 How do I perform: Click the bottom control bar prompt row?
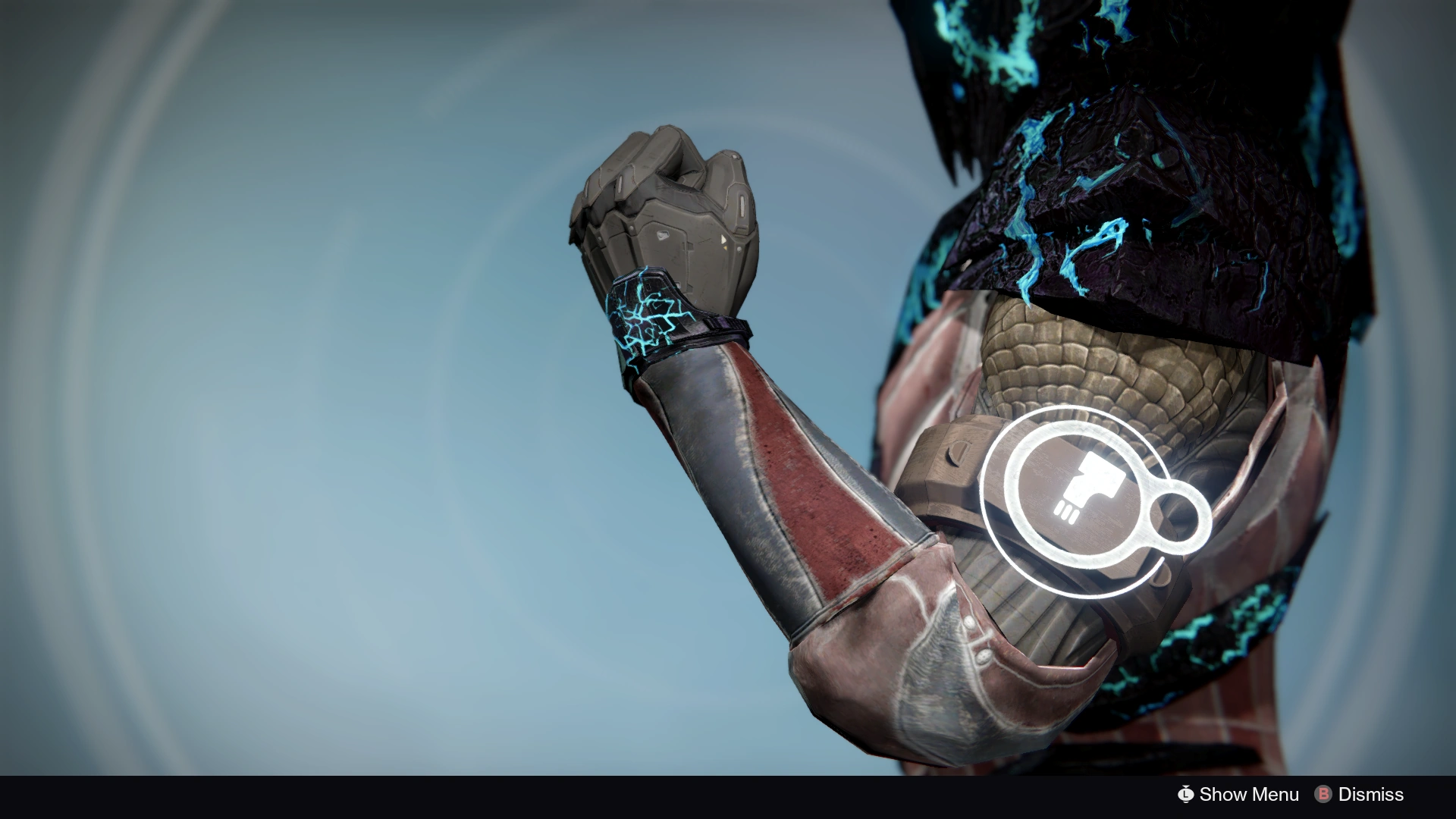click(x=1289, y=795)
